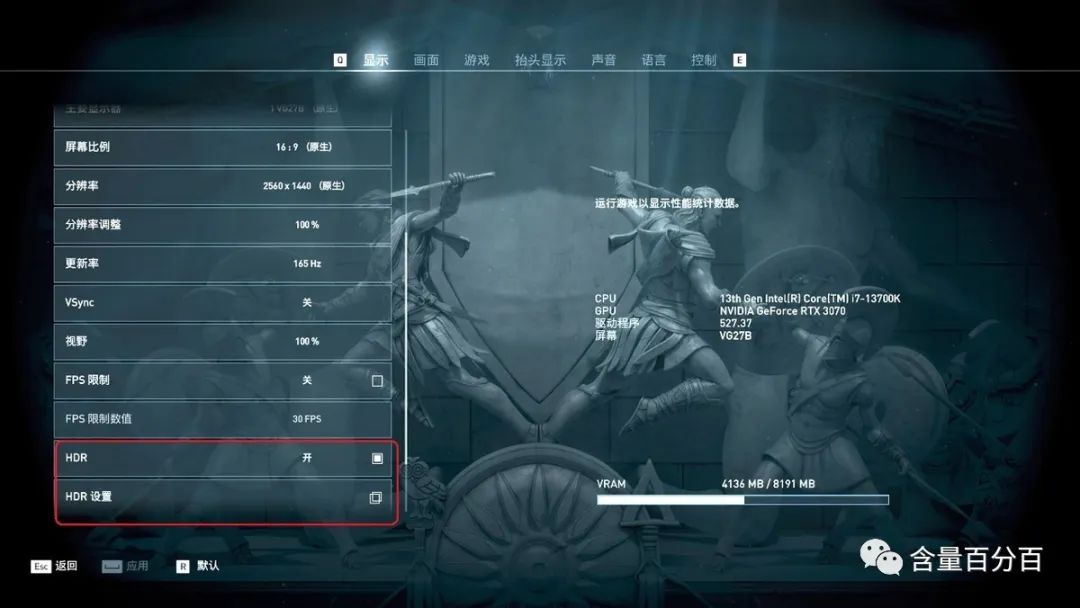The width and height of the screenshot is (1080, 608).
Task: Switch to the 画面 tab
Action: pos(426,60)
